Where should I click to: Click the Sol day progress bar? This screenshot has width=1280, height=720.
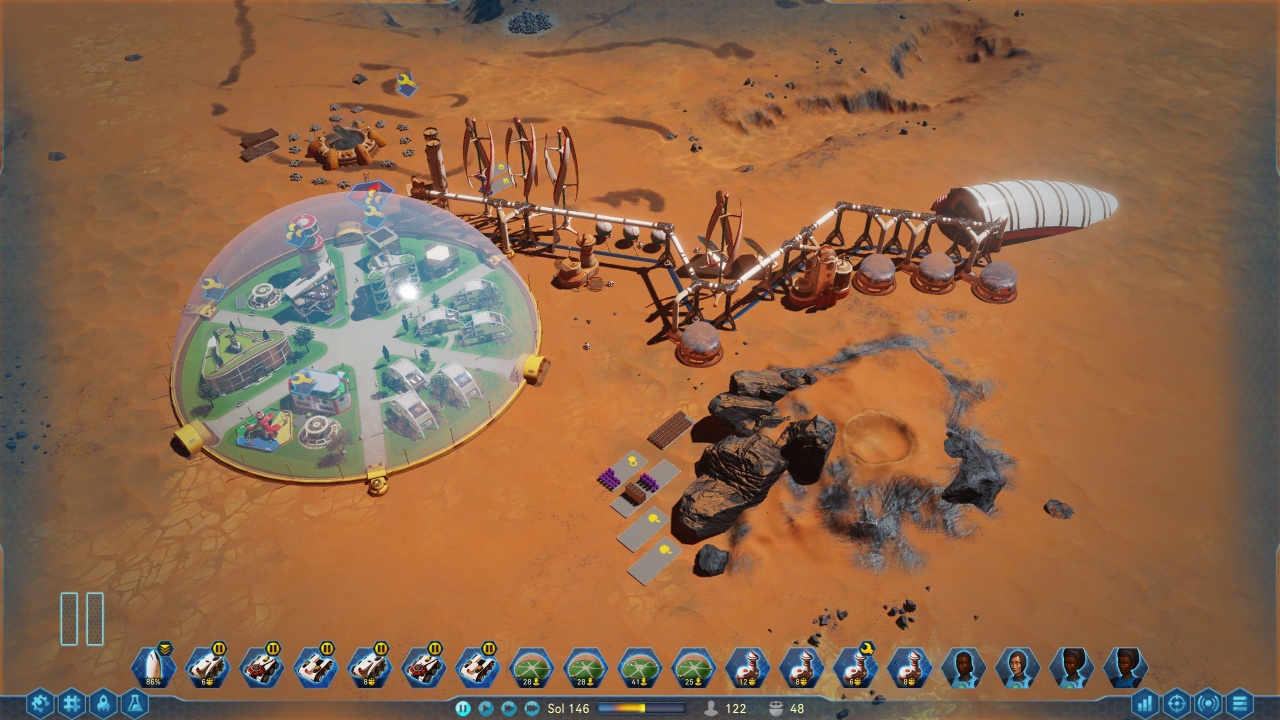tap(641, 706)
